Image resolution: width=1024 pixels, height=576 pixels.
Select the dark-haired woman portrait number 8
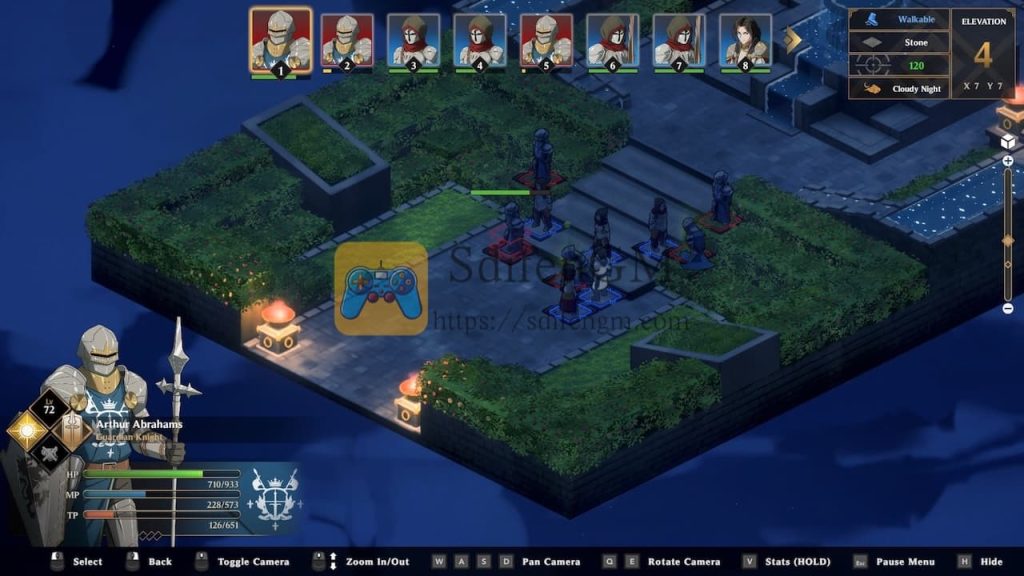[x=745, y=41]
